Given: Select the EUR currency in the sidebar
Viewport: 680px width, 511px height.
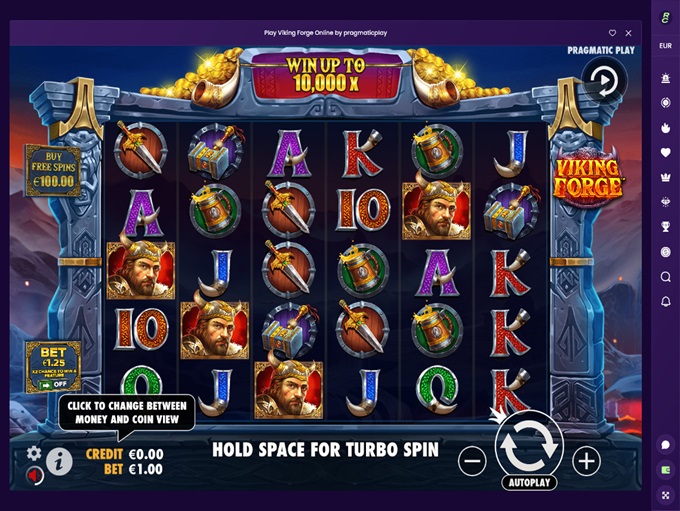Looking at the screenshot, I should [x=665, y=46].
